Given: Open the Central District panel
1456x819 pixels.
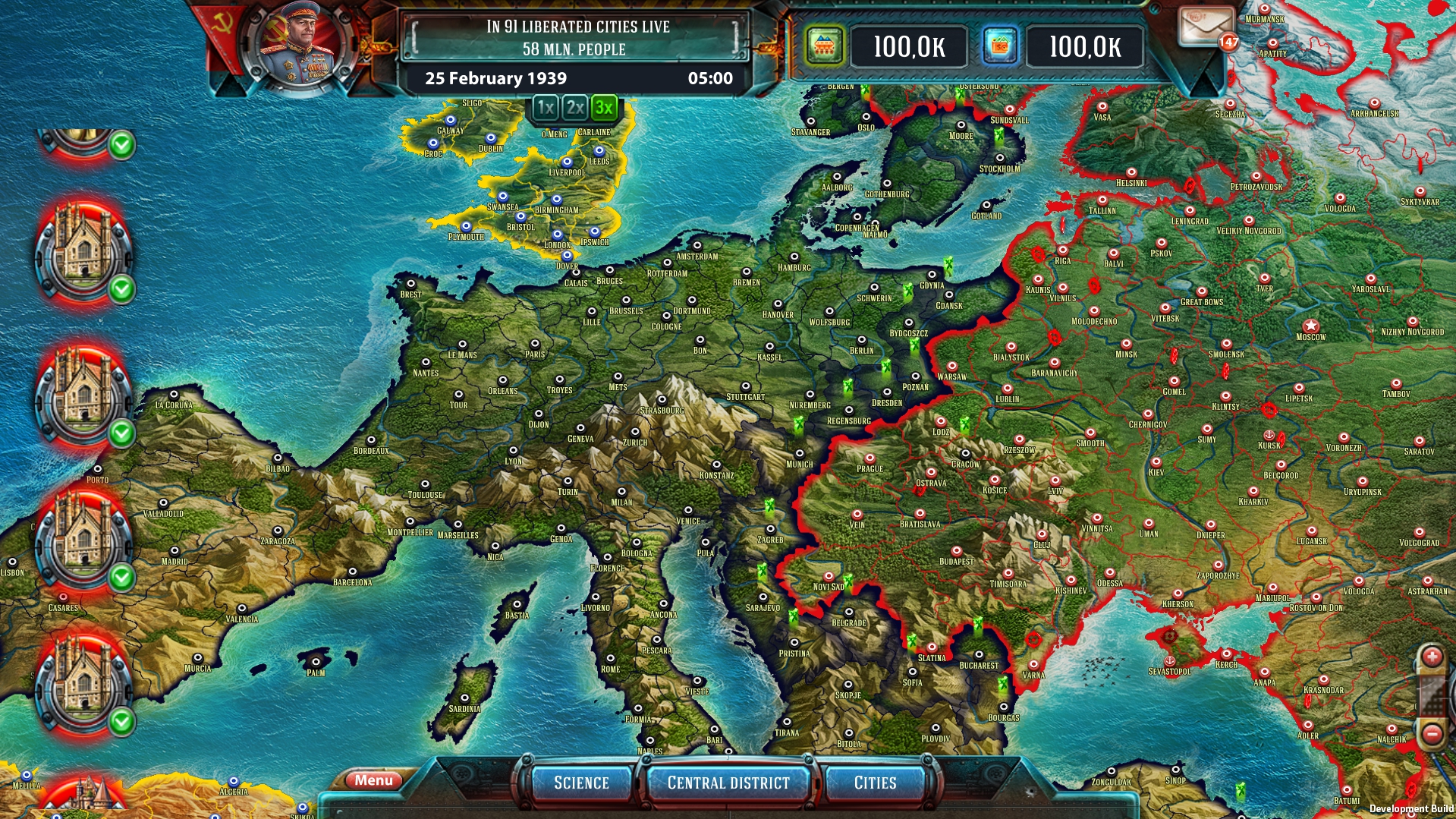Looking at the screenshot, I should [728, 782].
